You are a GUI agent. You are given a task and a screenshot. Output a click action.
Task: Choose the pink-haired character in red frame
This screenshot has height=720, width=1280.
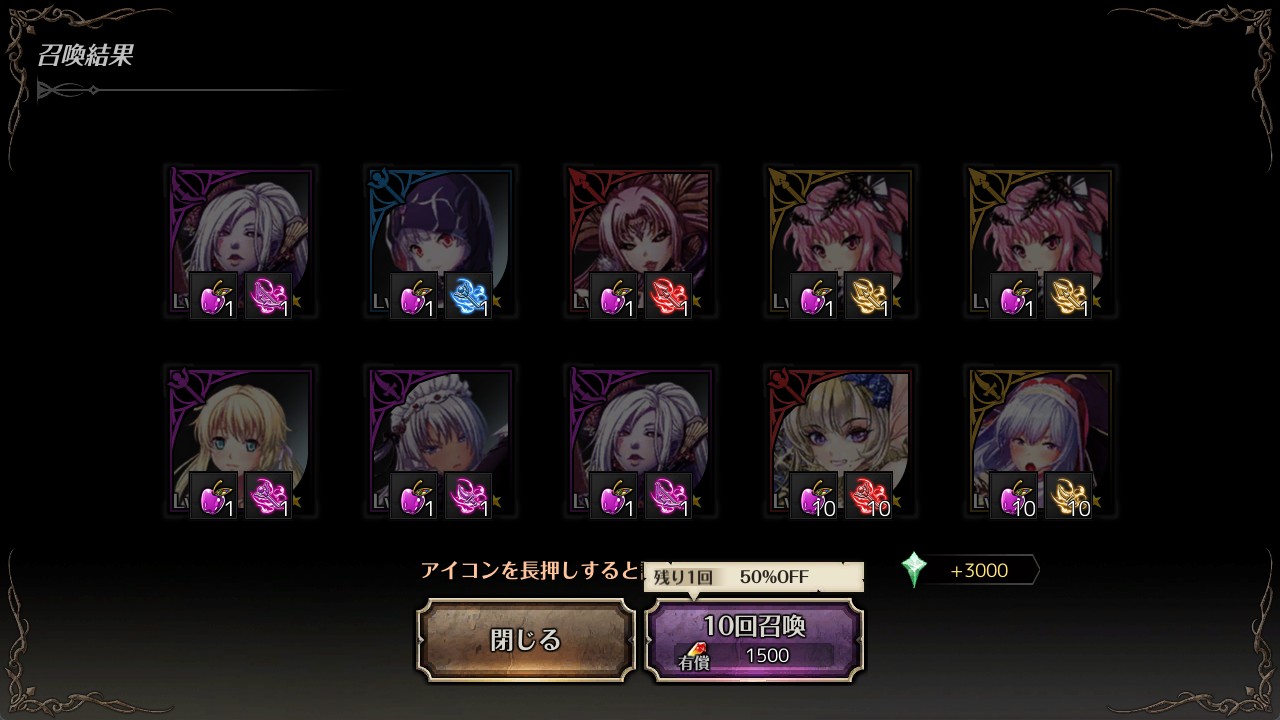[641, 242]
